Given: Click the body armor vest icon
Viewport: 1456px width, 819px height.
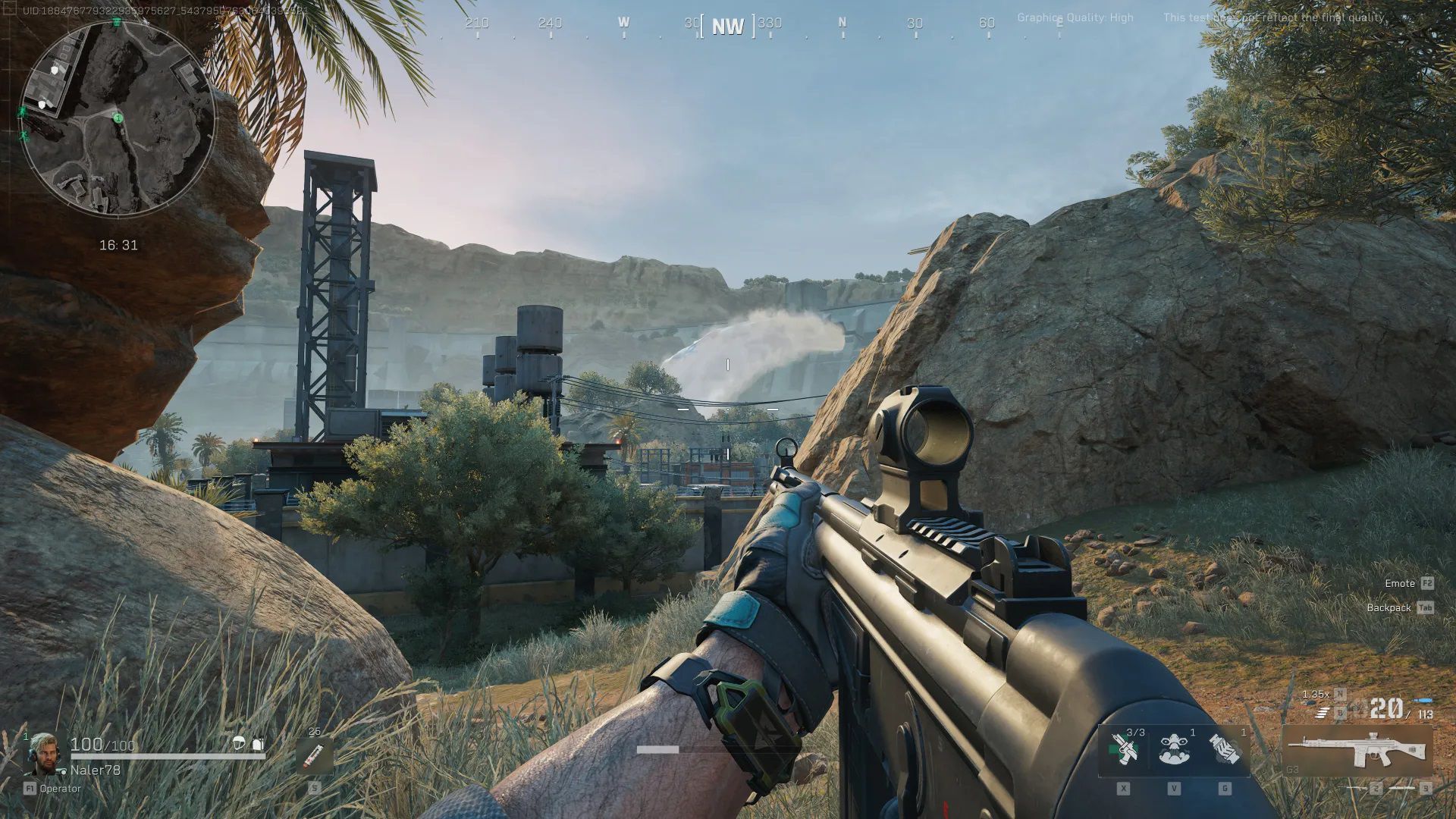Looking at the screenshot, I should point(258,744).
